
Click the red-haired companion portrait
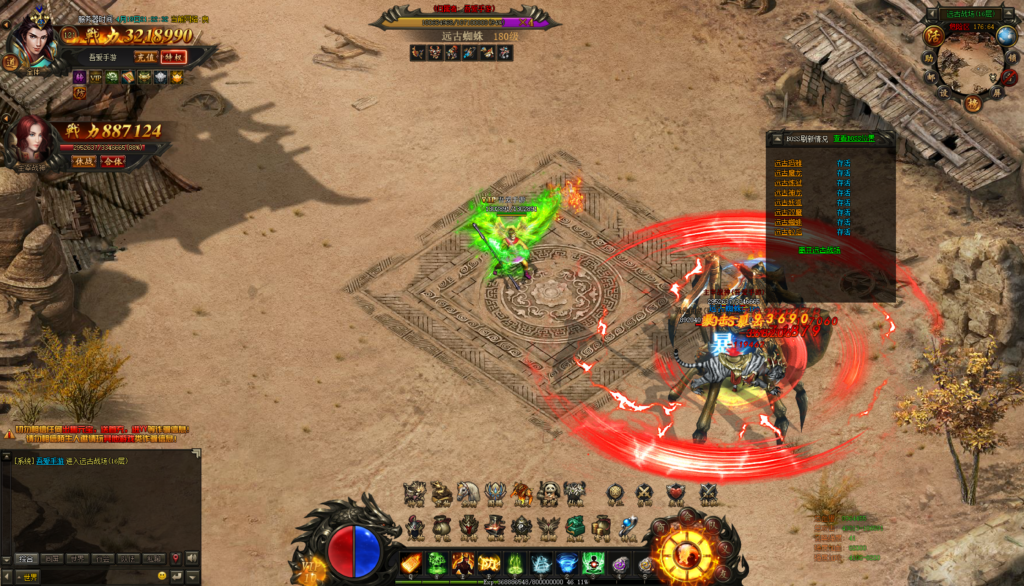(x=33, y=140)
